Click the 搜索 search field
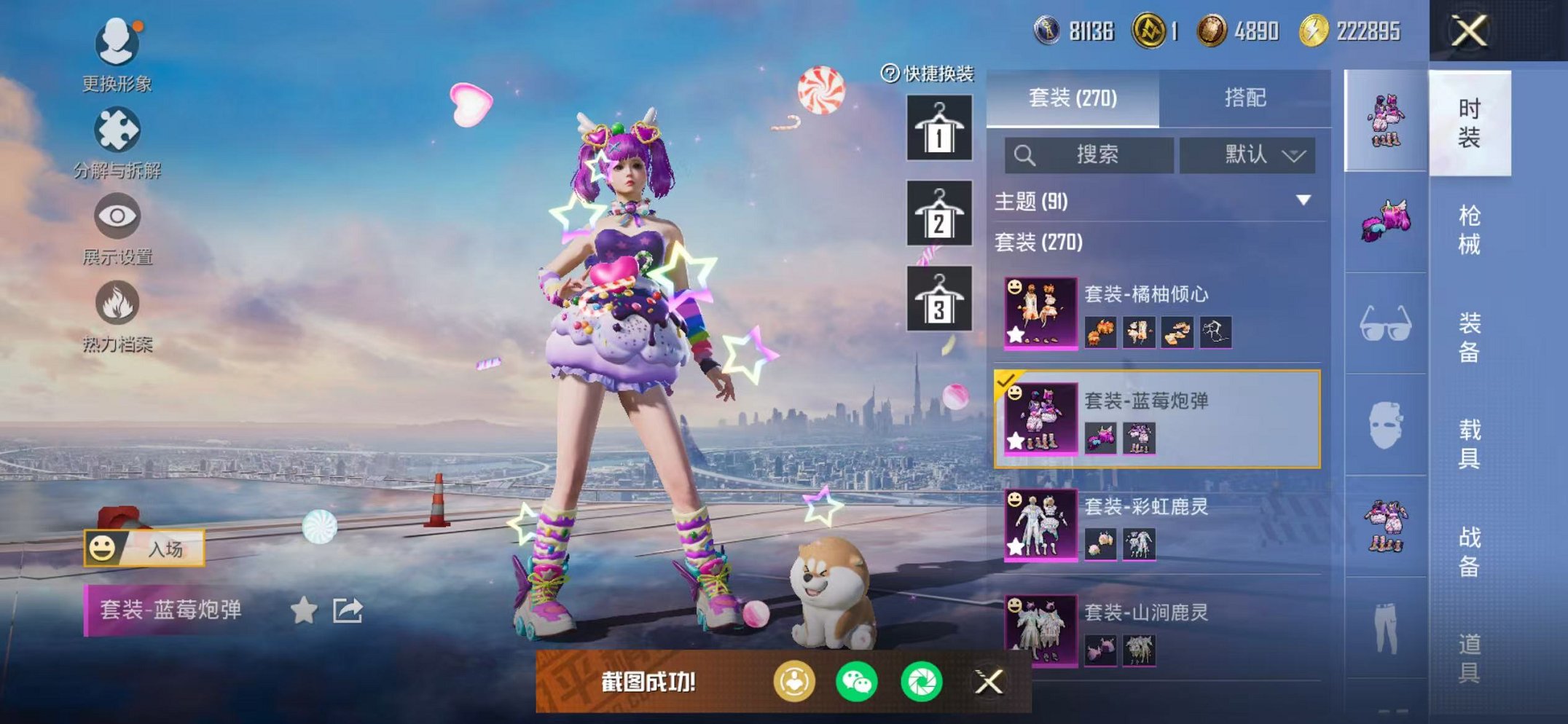Screen dimensions: 1568x724 click(1089, 154)
